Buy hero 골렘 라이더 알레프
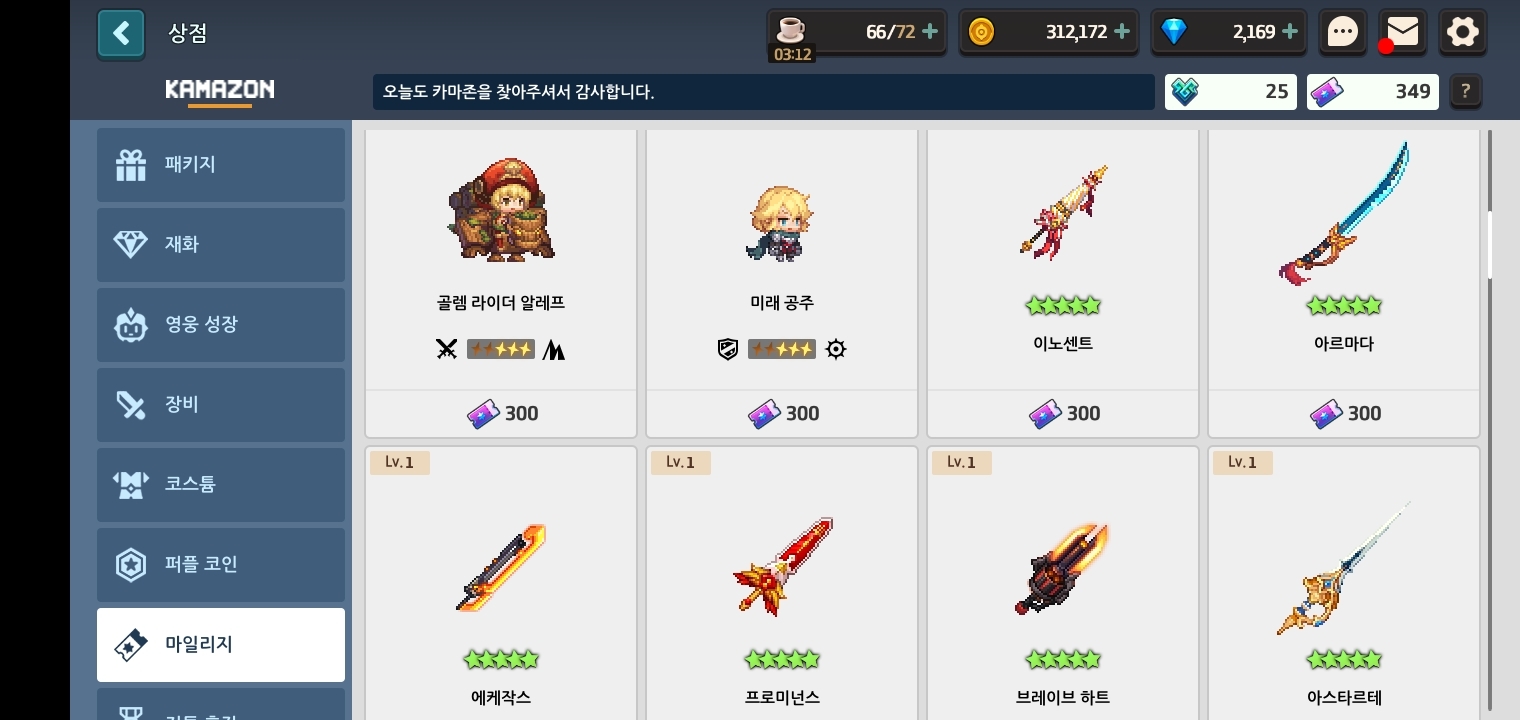 pyautogui.click(x=501, y=413)
